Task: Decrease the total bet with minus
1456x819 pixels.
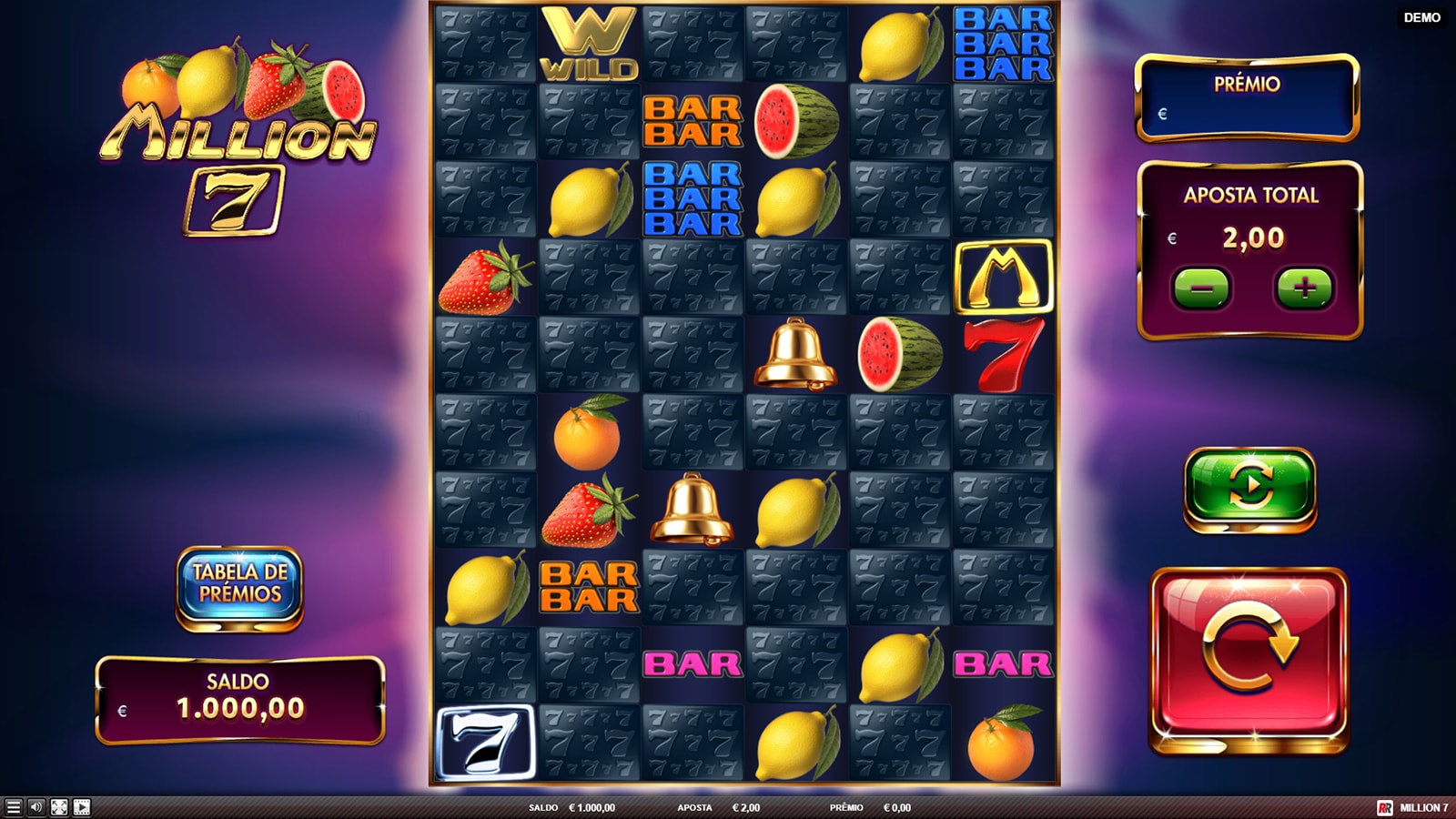Action: click(x=1201, y=288)
